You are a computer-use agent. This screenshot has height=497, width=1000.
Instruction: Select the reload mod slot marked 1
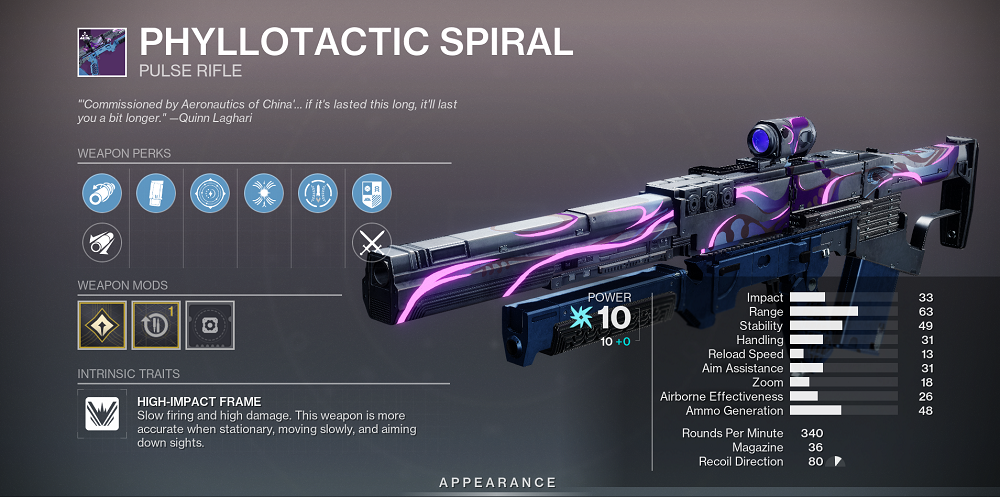pyautogui.click(x=156, y=325)
